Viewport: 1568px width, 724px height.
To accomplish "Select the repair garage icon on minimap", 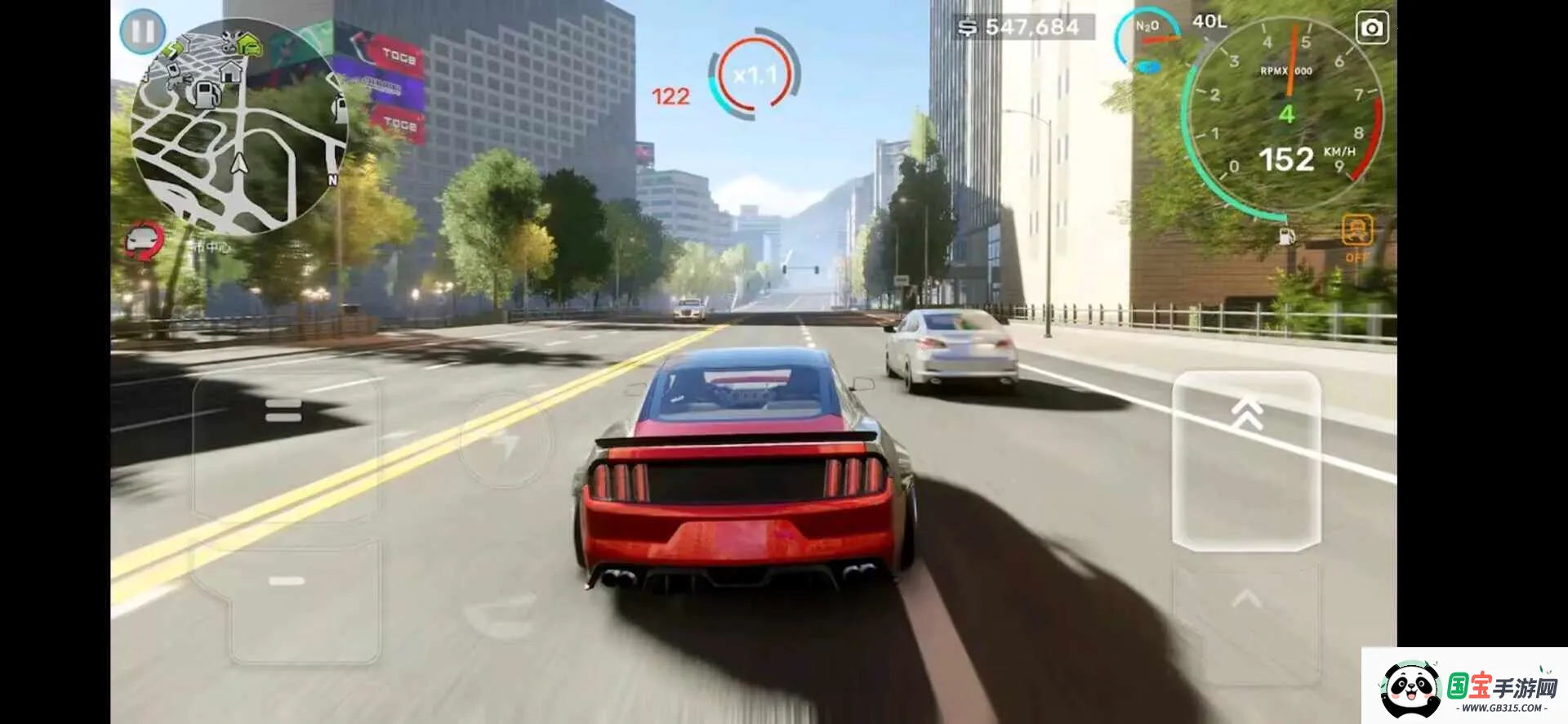I will [x=229, y=39].
